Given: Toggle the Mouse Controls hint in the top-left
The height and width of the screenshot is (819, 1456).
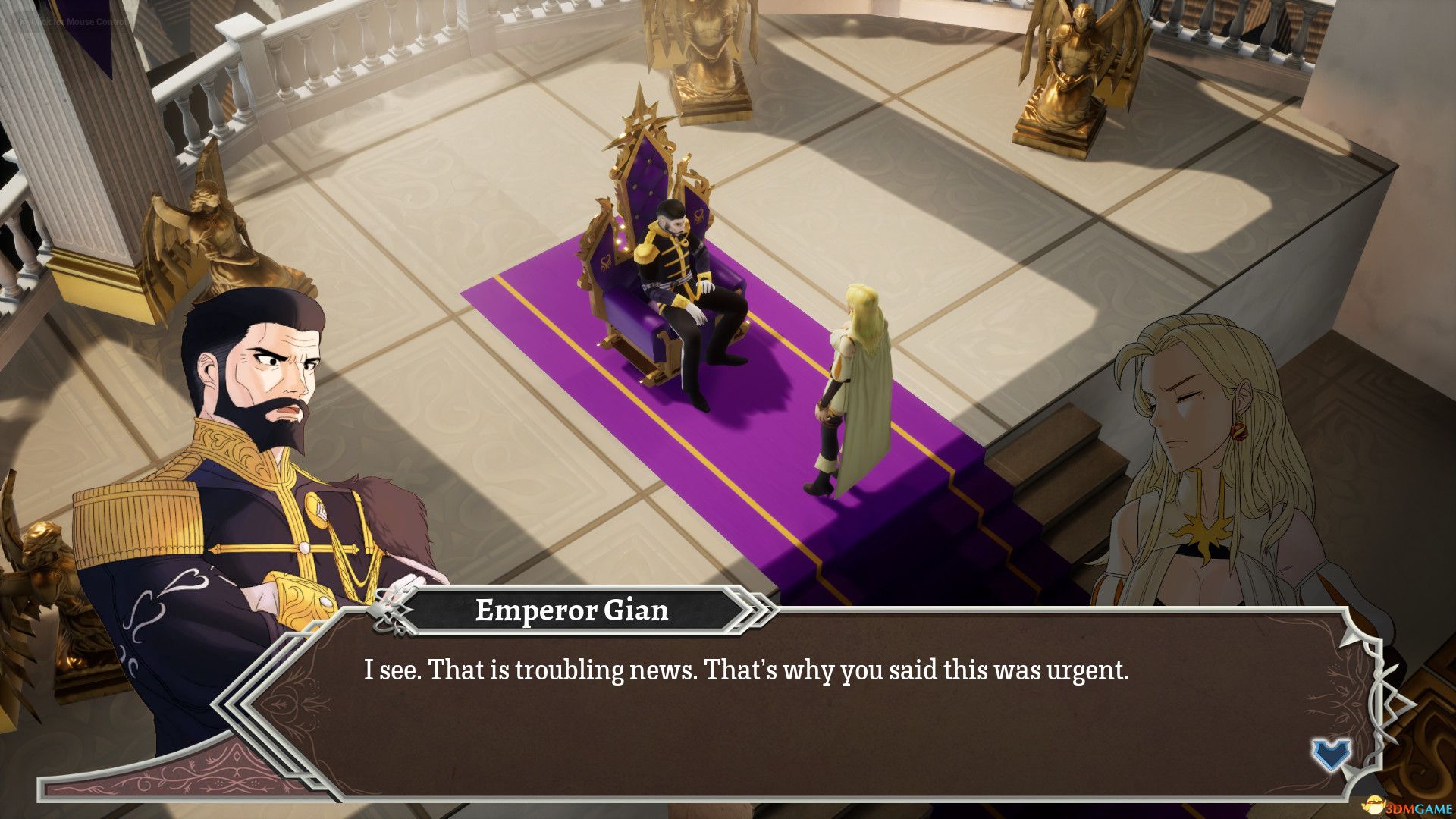Looking at the screenshot, I should pyautogui.click(x=76, y=23).
